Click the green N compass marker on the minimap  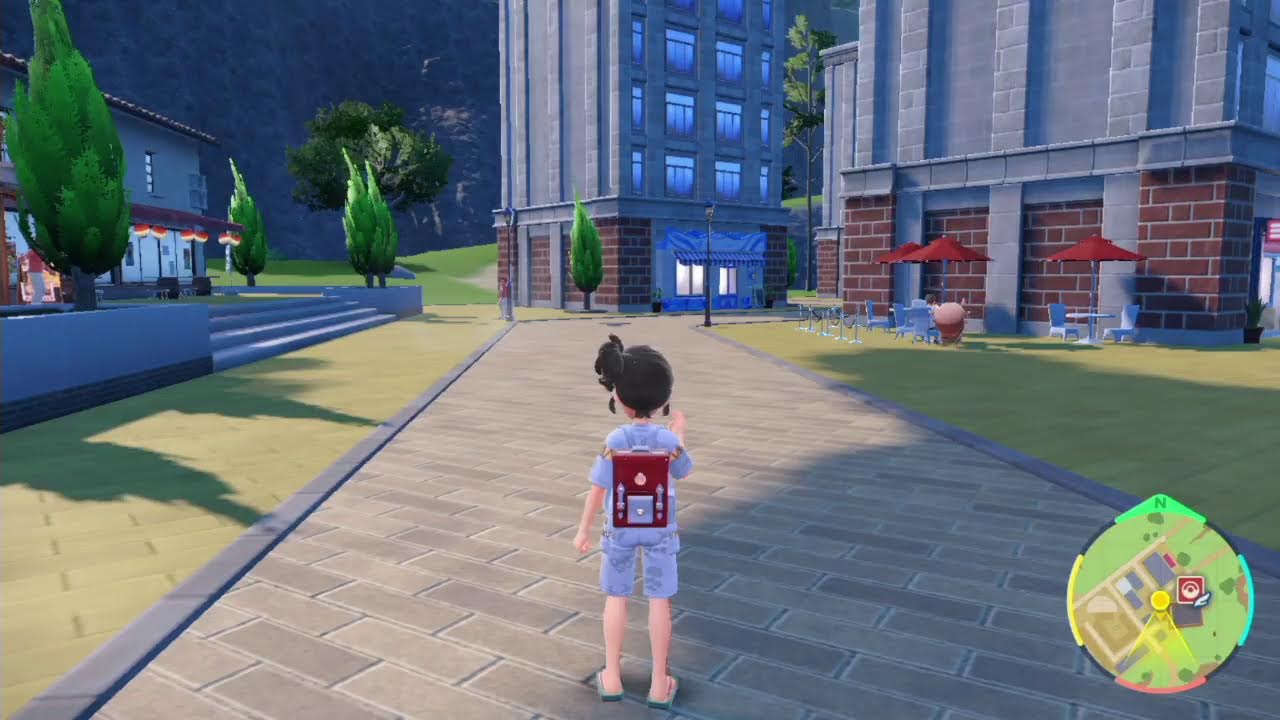click(1160, 503)
